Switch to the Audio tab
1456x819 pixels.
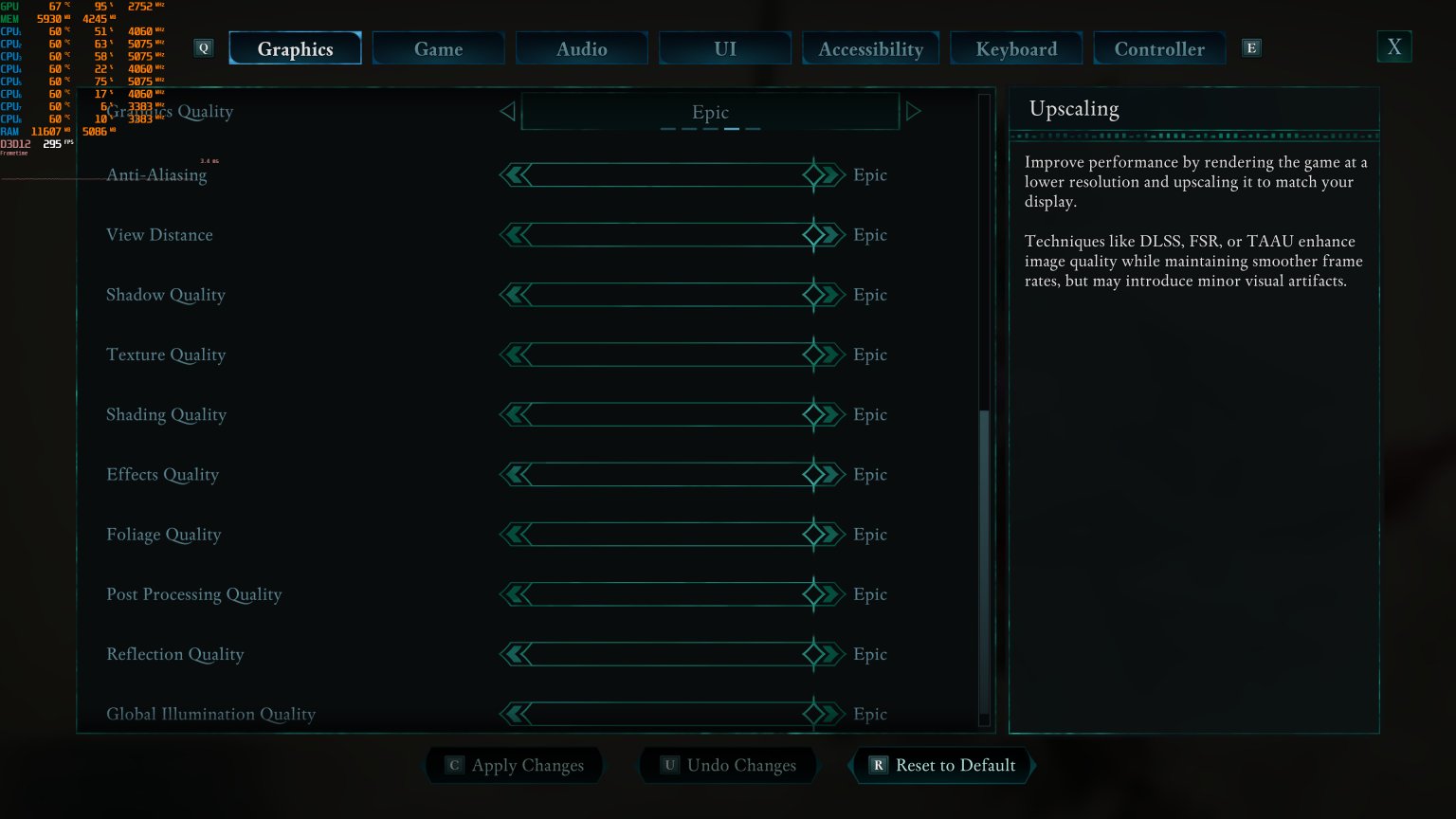pos(581,47)
